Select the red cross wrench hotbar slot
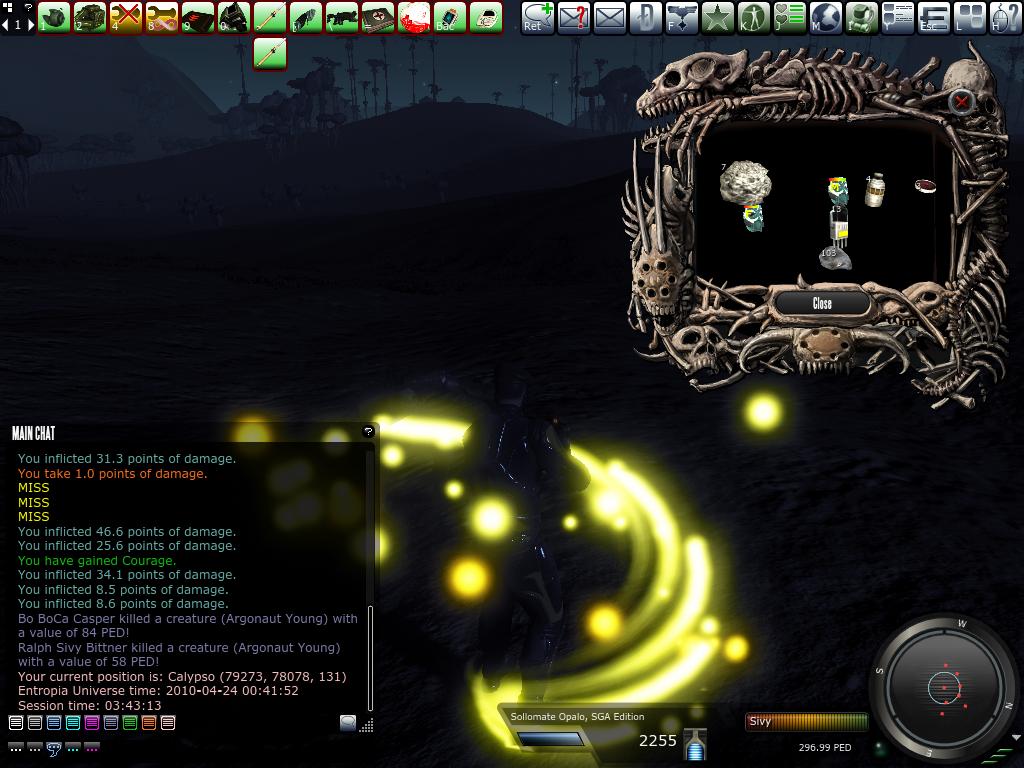This screenshot has width=1024, height=768. point(126,17)
